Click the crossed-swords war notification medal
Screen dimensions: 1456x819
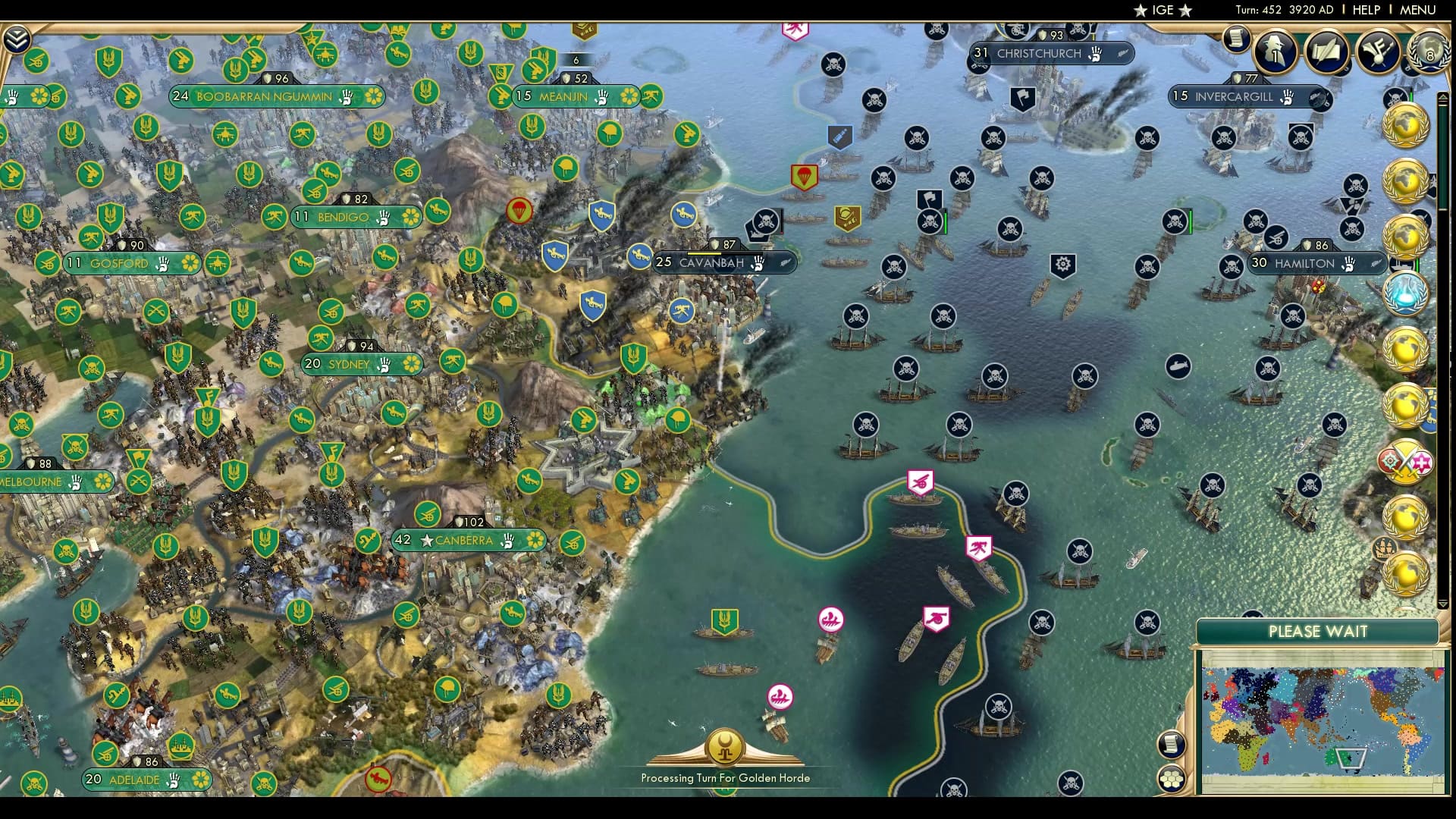(1405, 461)
